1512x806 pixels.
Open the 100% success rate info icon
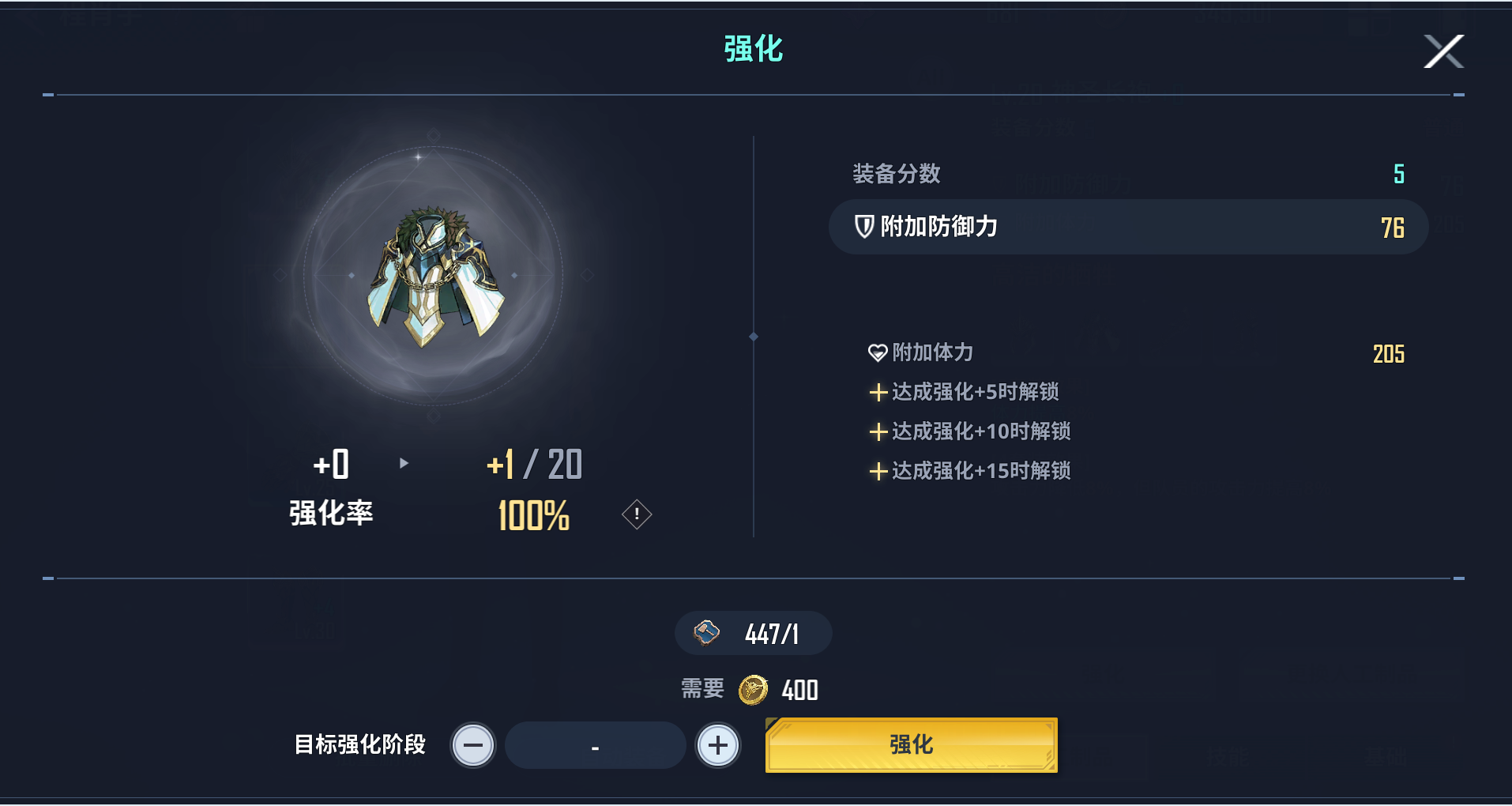[x=635, y=514]
